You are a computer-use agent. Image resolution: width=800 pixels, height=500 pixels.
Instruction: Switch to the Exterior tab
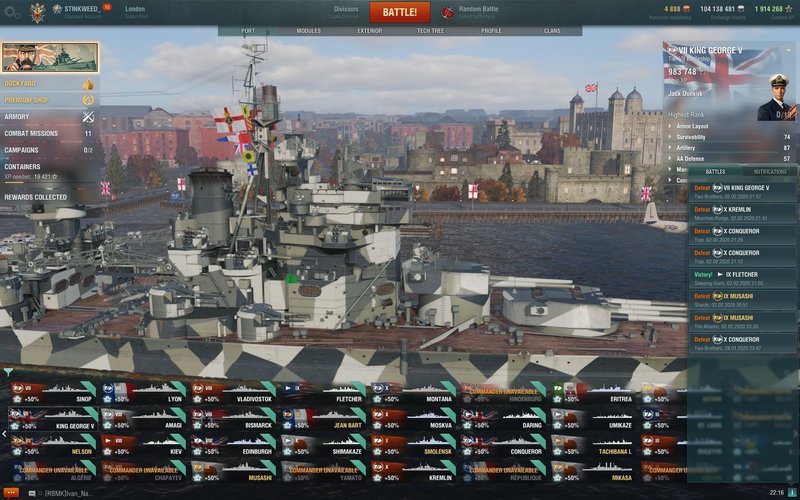click(x=370, y=31)
